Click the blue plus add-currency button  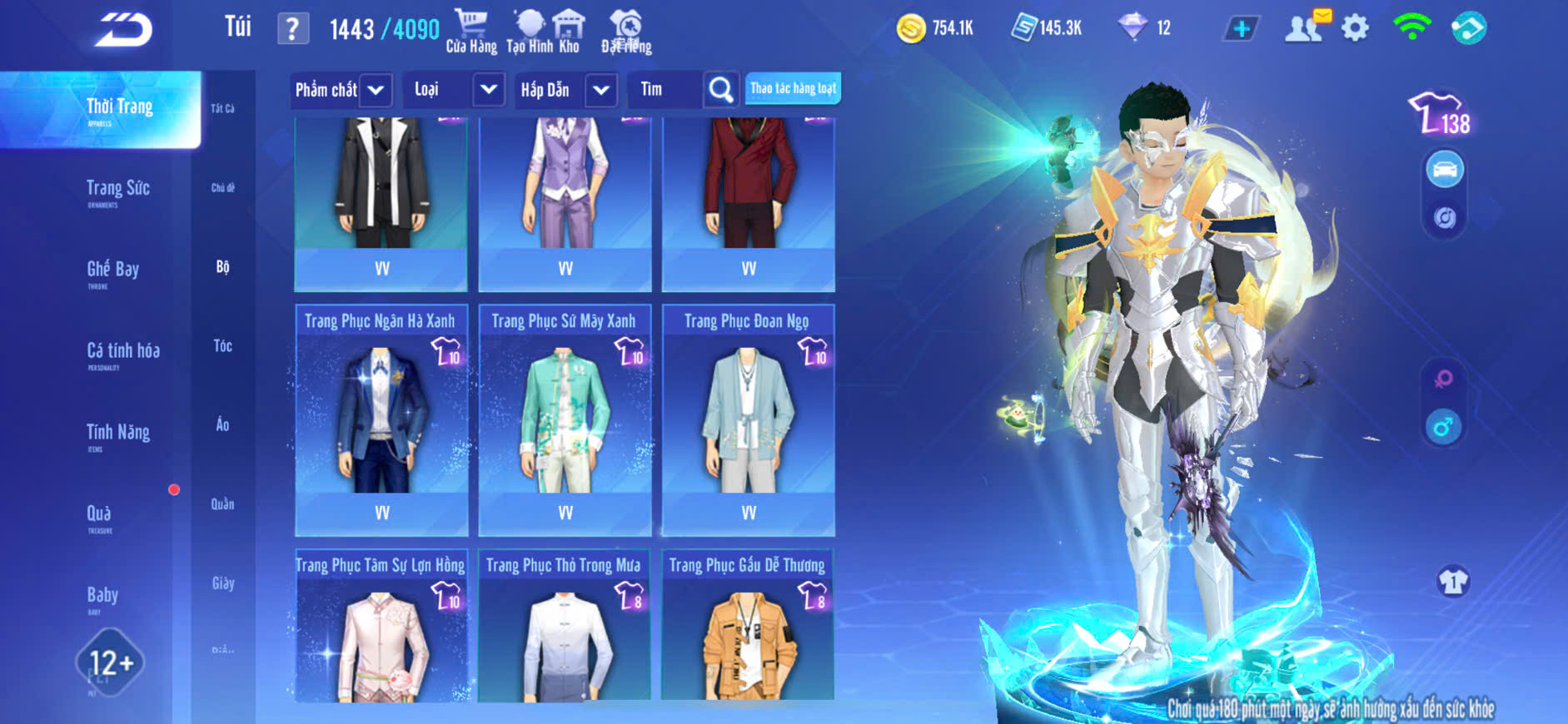(1241, 28)
